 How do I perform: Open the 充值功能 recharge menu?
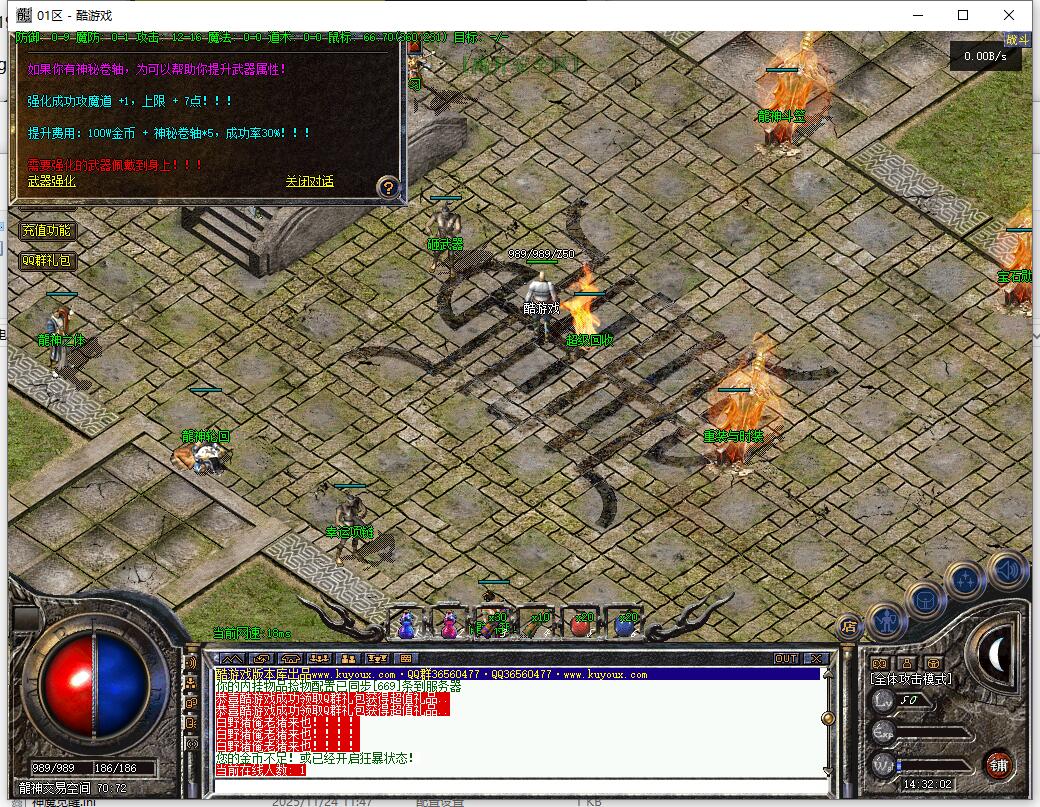tap(47, 231)
